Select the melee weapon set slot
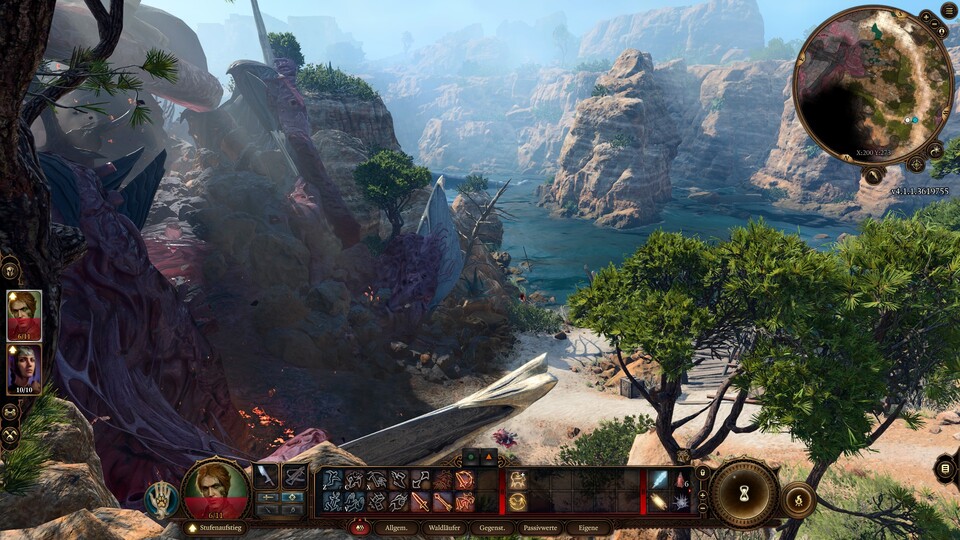Image resolution: width=960 pixels, height=540 pixels. (x=266, y=477)
